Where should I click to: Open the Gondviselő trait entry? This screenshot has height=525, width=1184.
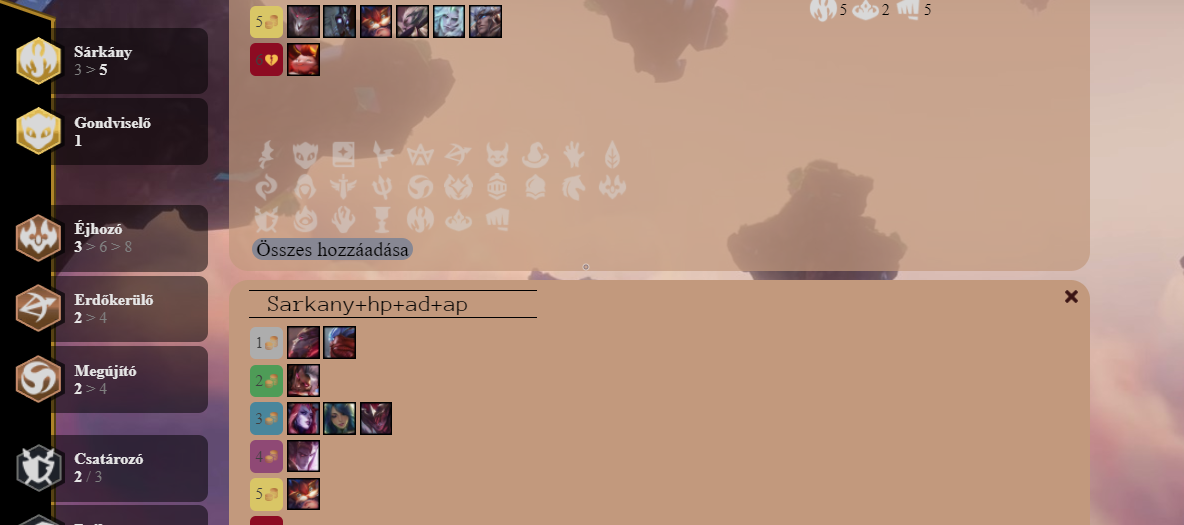130,132
